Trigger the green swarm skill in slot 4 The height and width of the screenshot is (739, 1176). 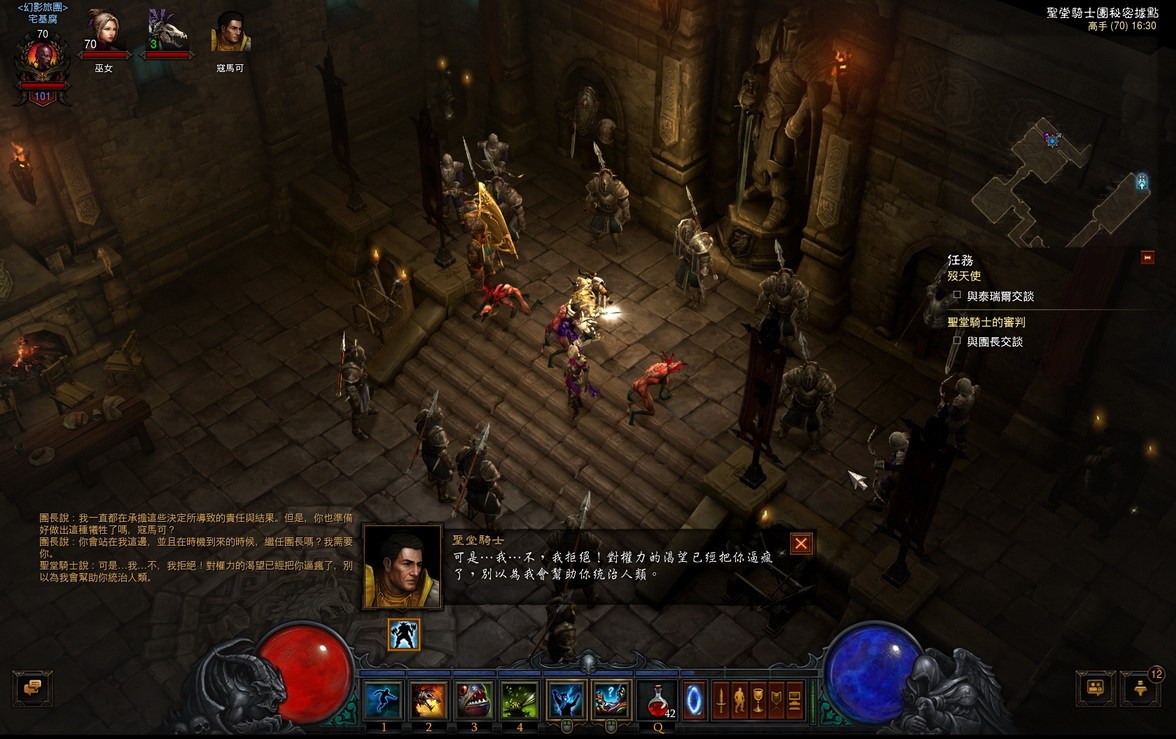(519, 700)
